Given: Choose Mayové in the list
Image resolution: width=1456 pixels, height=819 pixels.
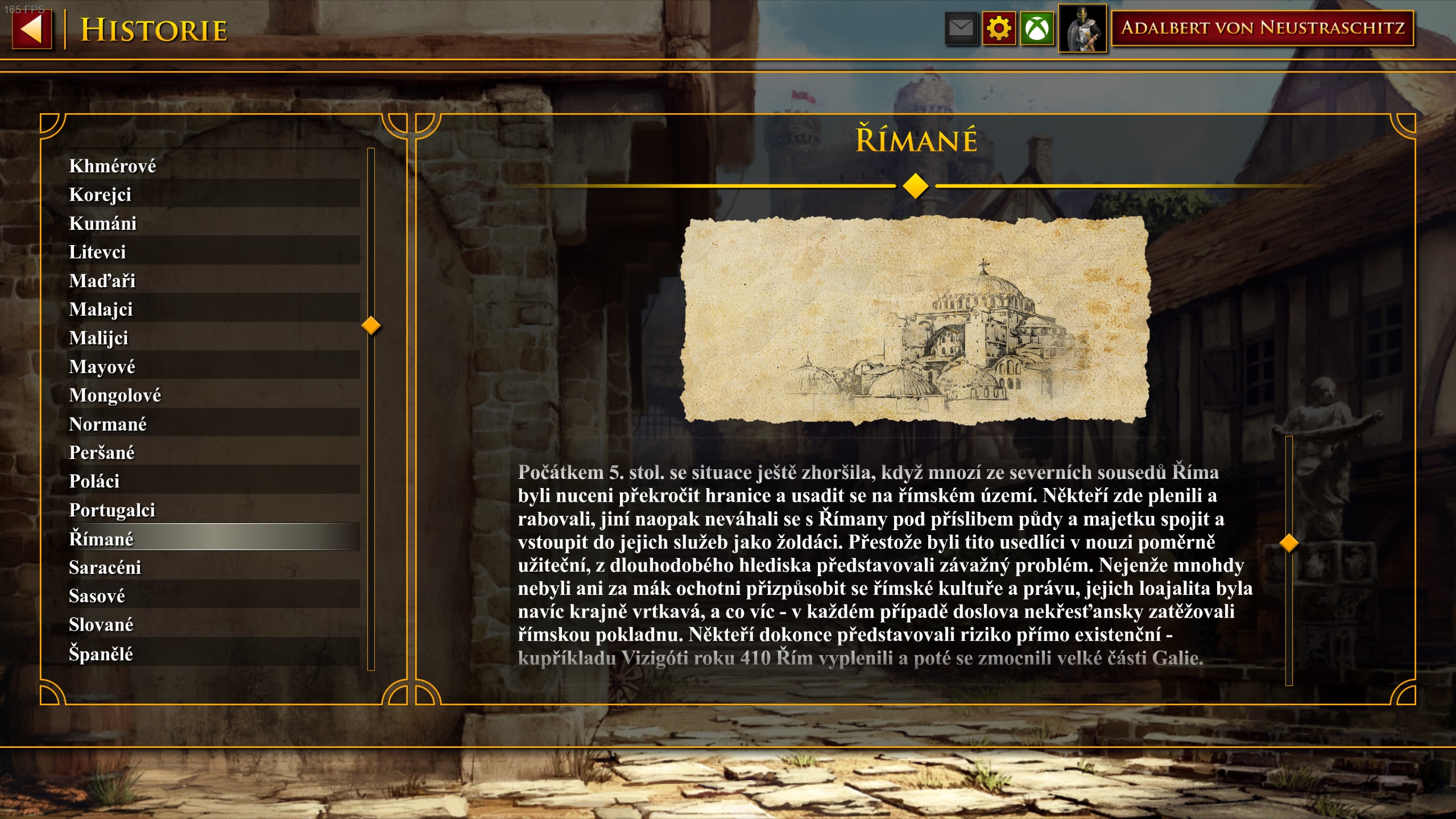Looking at the screenshot, I should 102,366.
